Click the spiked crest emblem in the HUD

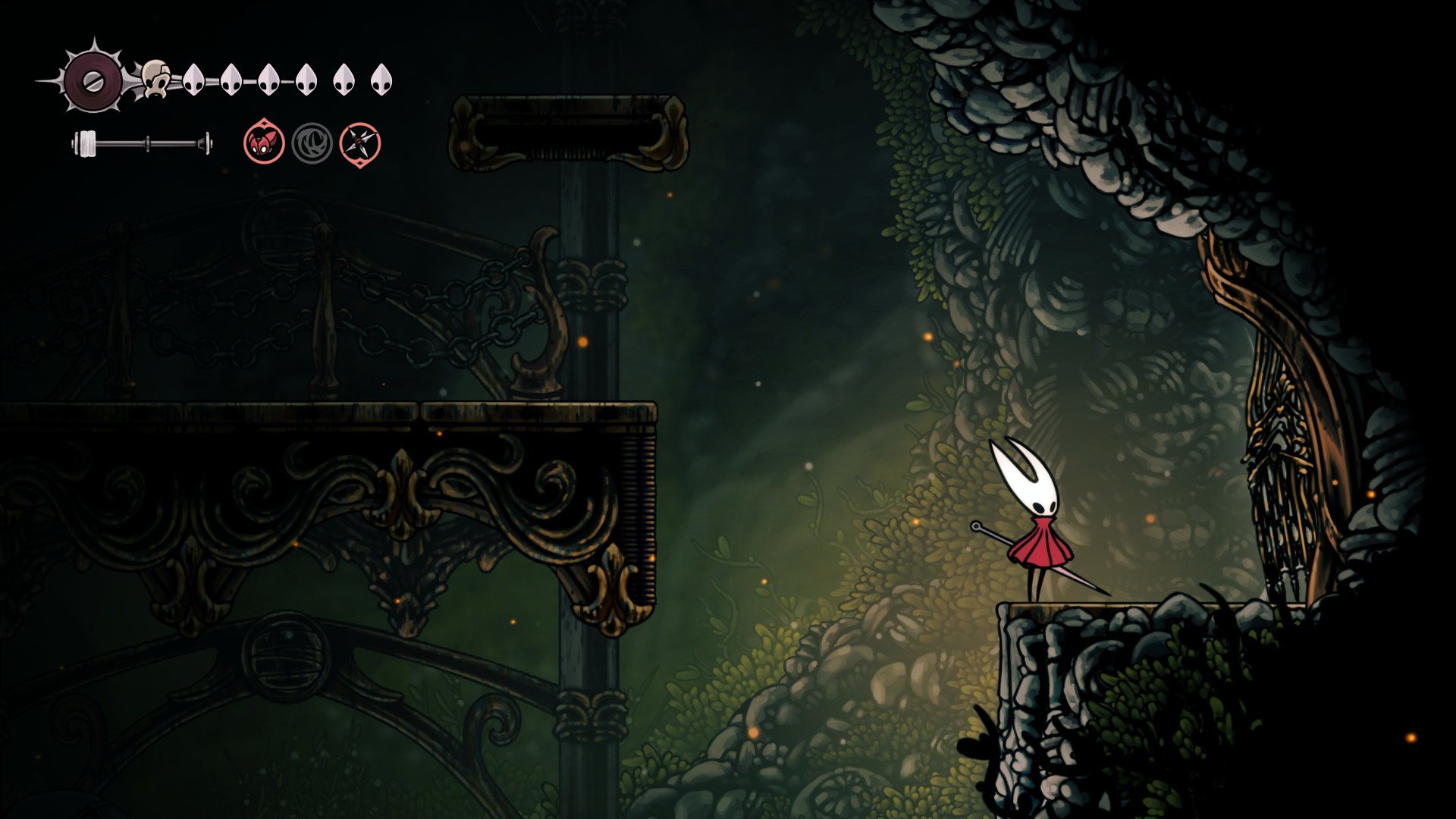93,80
